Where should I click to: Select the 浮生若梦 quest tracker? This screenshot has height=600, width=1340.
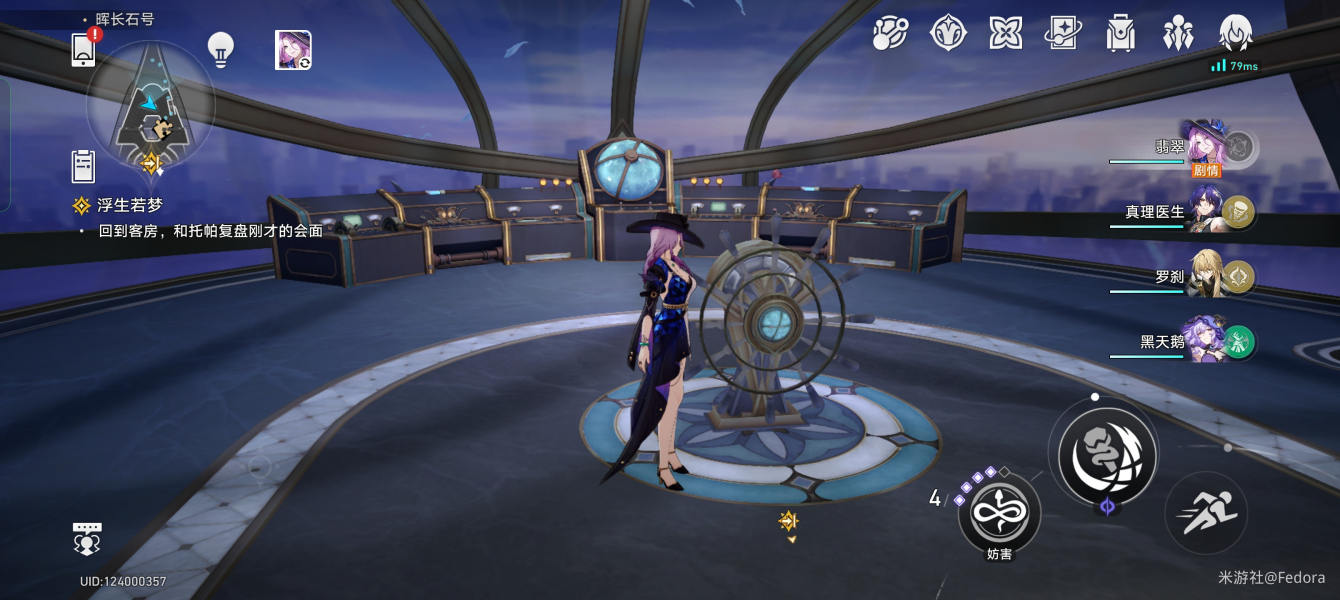[x=128, y=205]
